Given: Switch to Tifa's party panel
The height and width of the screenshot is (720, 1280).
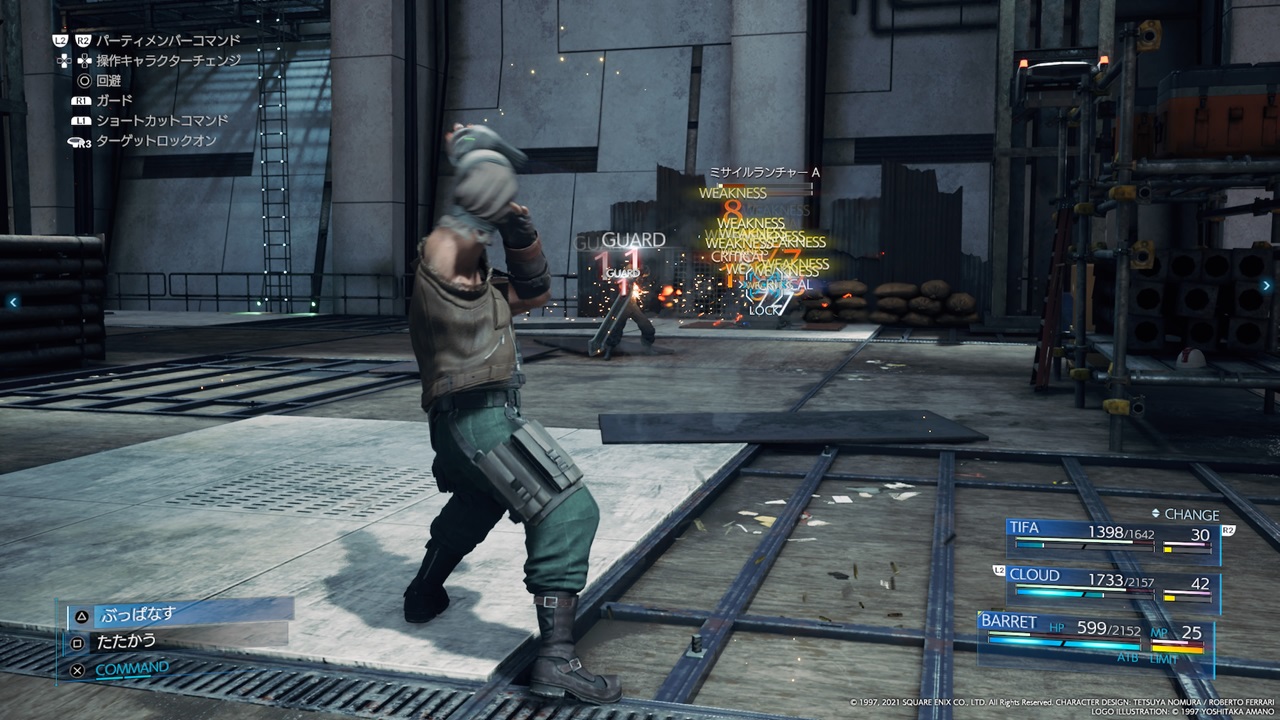Looking at the screenshot, I should tap(1112, 538).
